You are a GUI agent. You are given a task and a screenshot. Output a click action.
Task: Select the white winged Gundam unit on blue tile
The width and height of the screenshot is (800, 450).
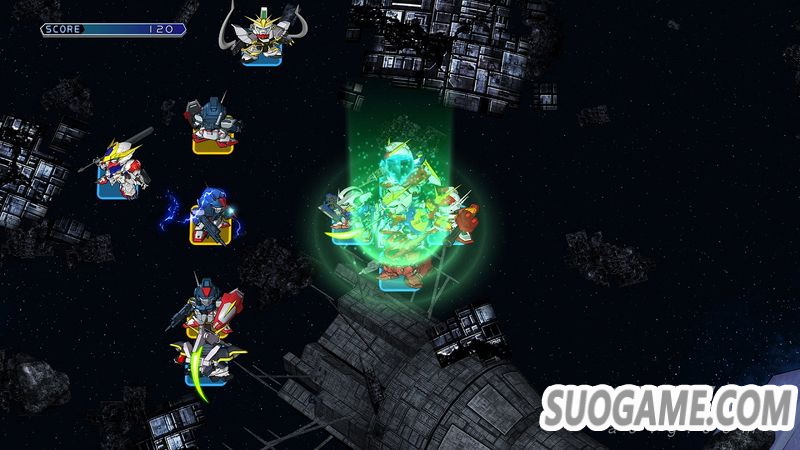pos(262,37)
